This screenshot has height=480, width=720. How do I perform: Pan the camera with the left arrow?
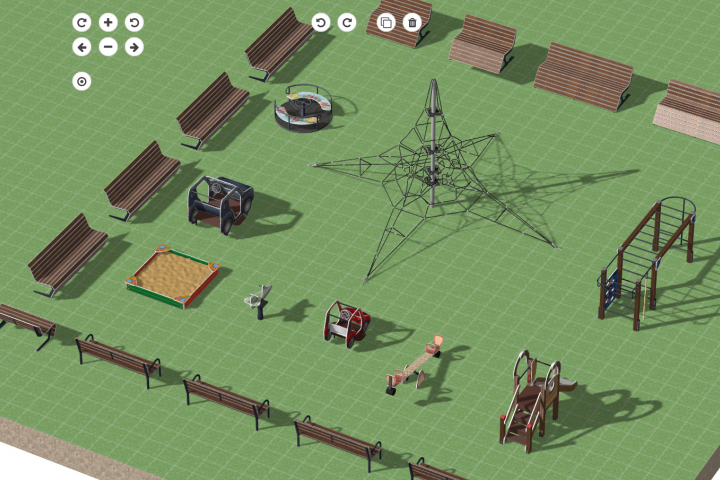pyautogui.click(x=82, y=47)
